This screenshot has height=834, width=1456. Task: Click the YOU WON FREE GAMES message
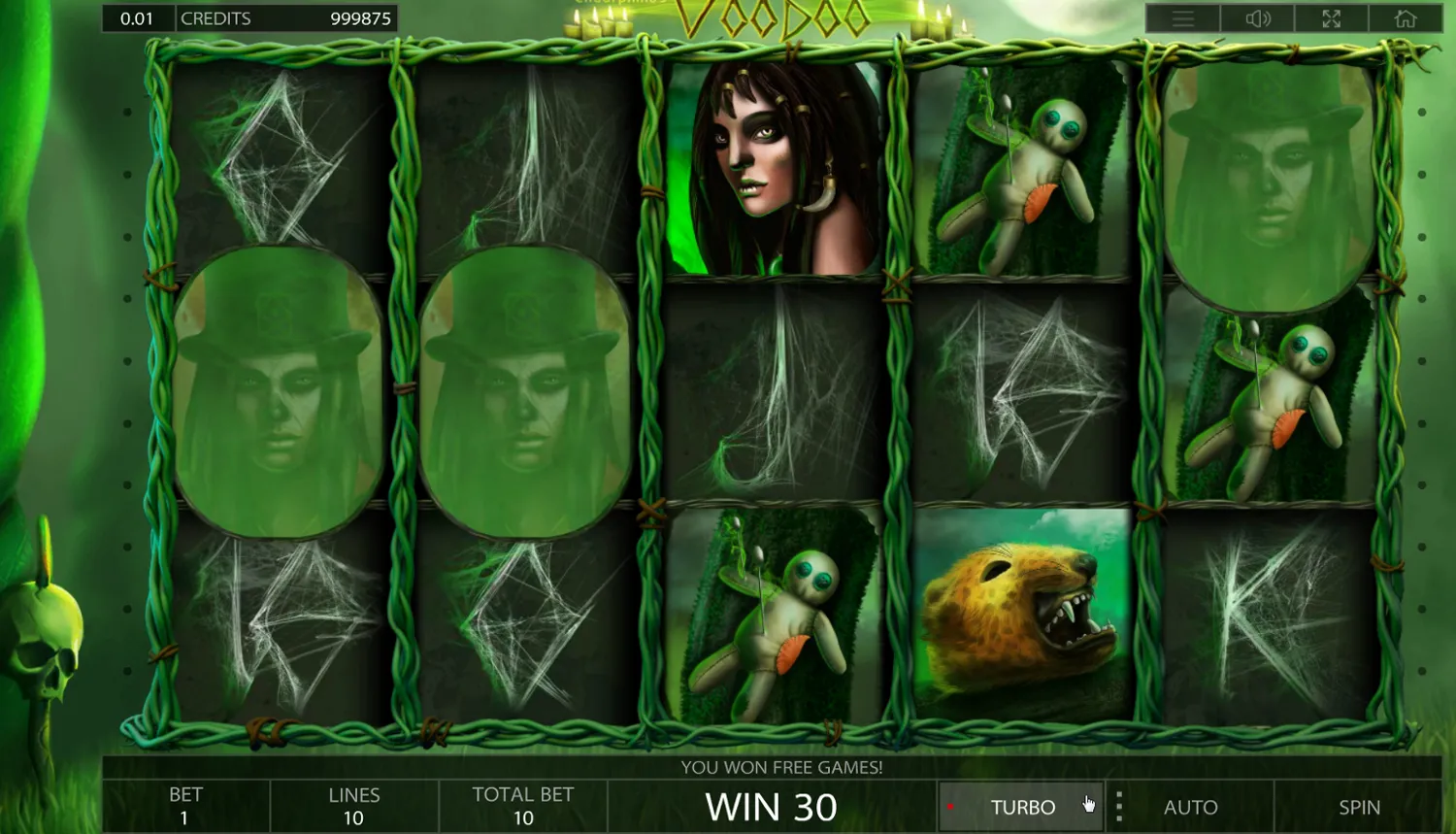(782, 767)
